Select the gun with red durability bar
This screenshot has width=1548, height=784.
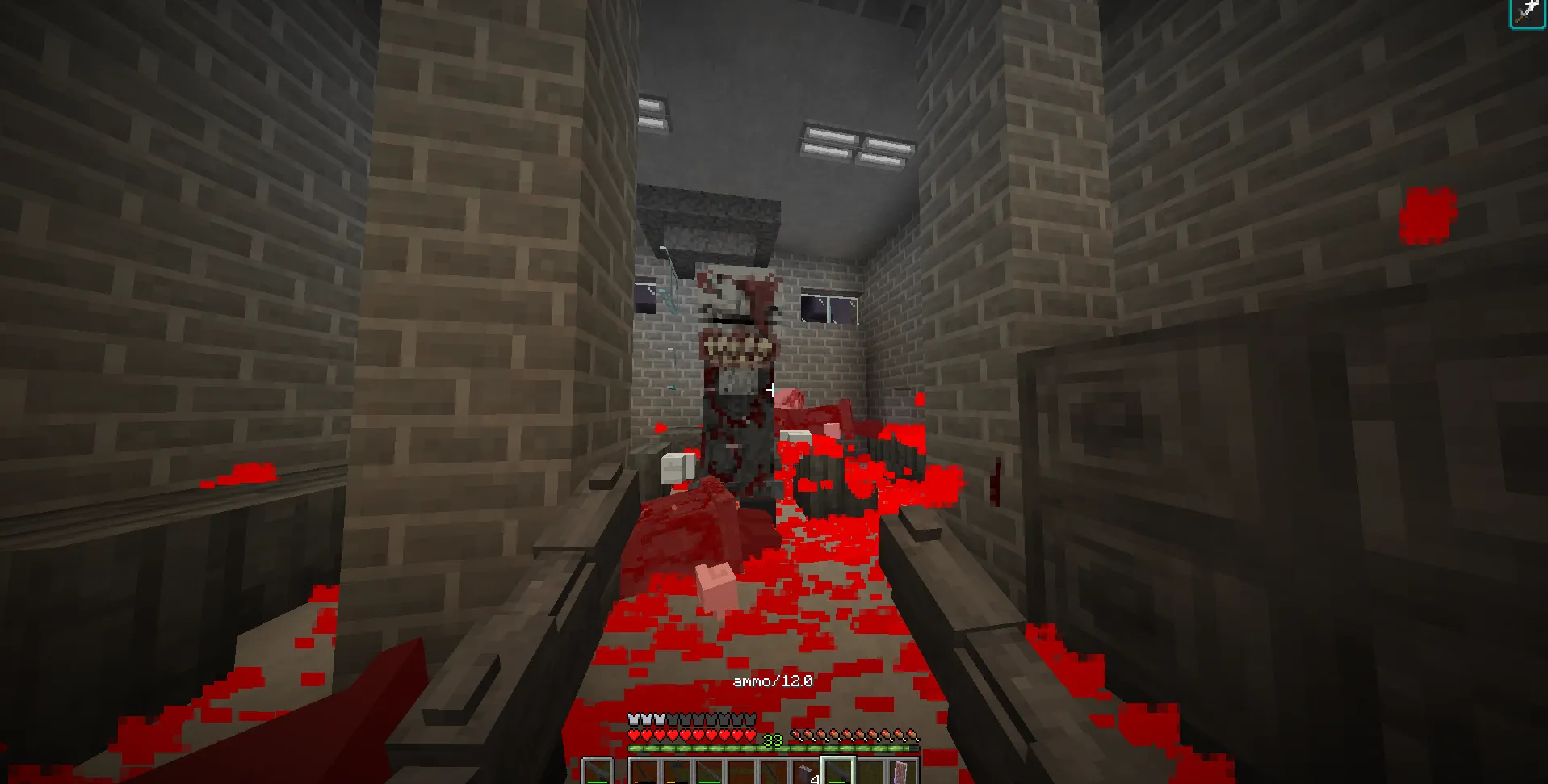[644, 769]
